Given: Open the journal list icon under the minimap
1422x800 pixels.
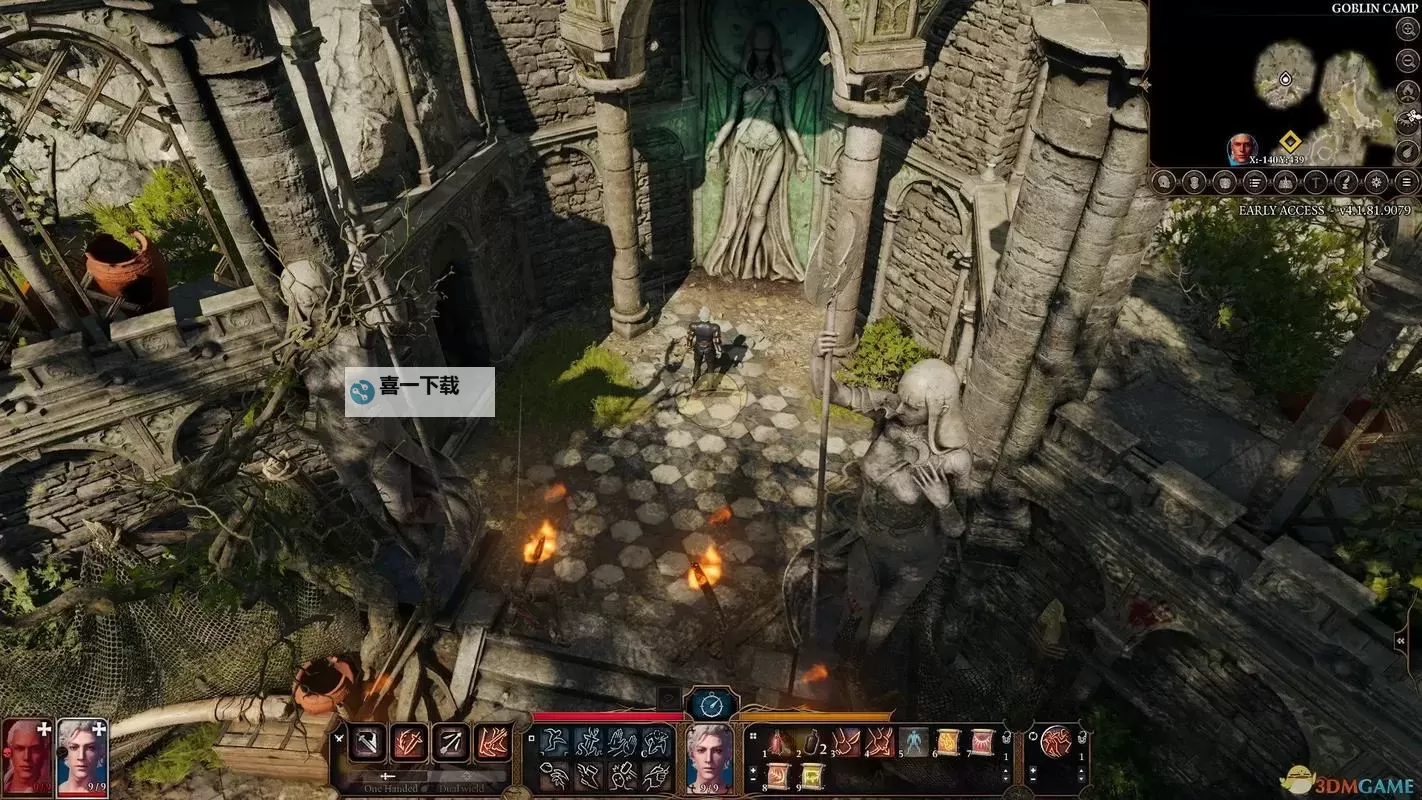Looking at the screenshot, I should [x=1255, y=182].
